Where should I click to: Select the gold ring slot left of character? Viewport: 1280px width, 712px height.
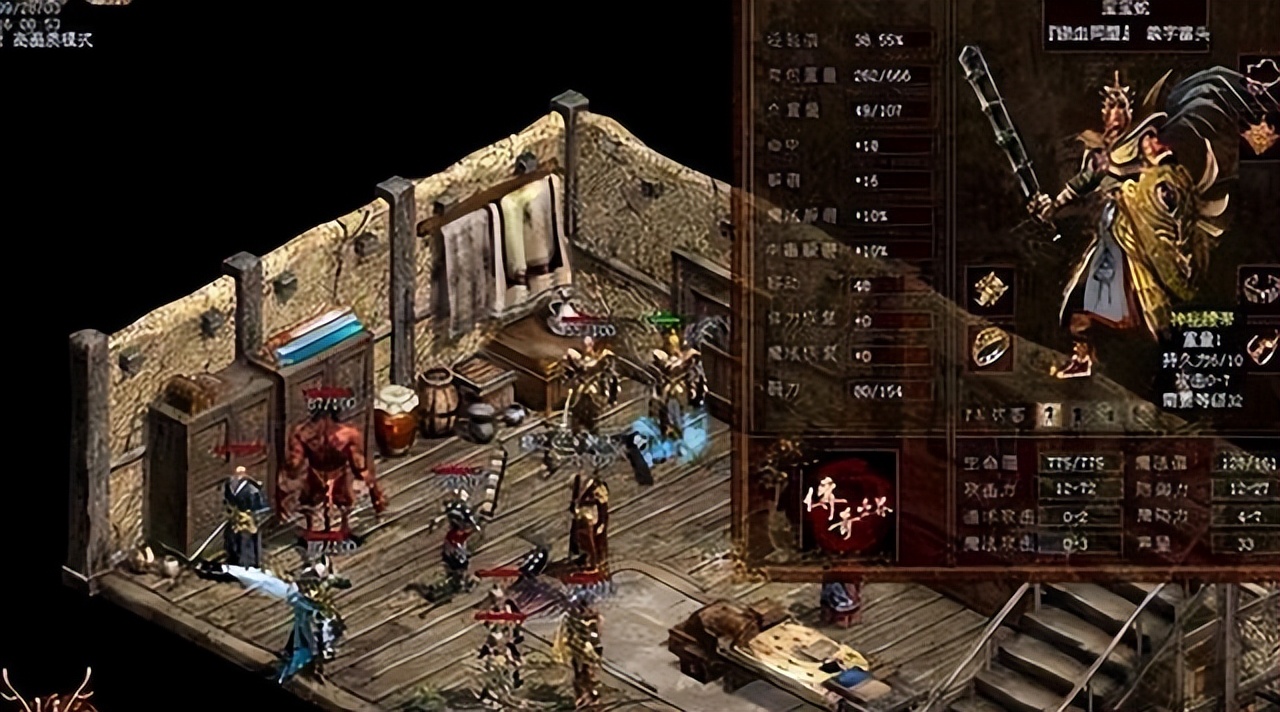pyautogui.click(x=990, y=347)
